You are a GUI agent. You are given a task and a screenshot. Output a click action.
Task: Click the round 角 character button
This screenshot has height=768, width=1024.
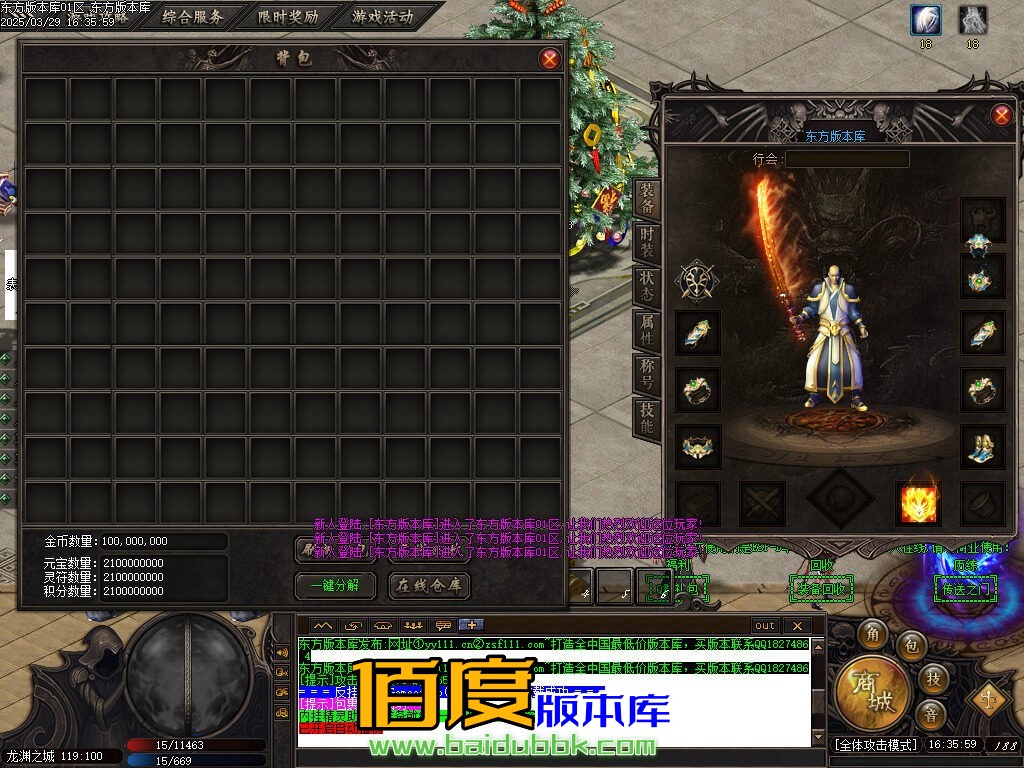coord(873,634)
